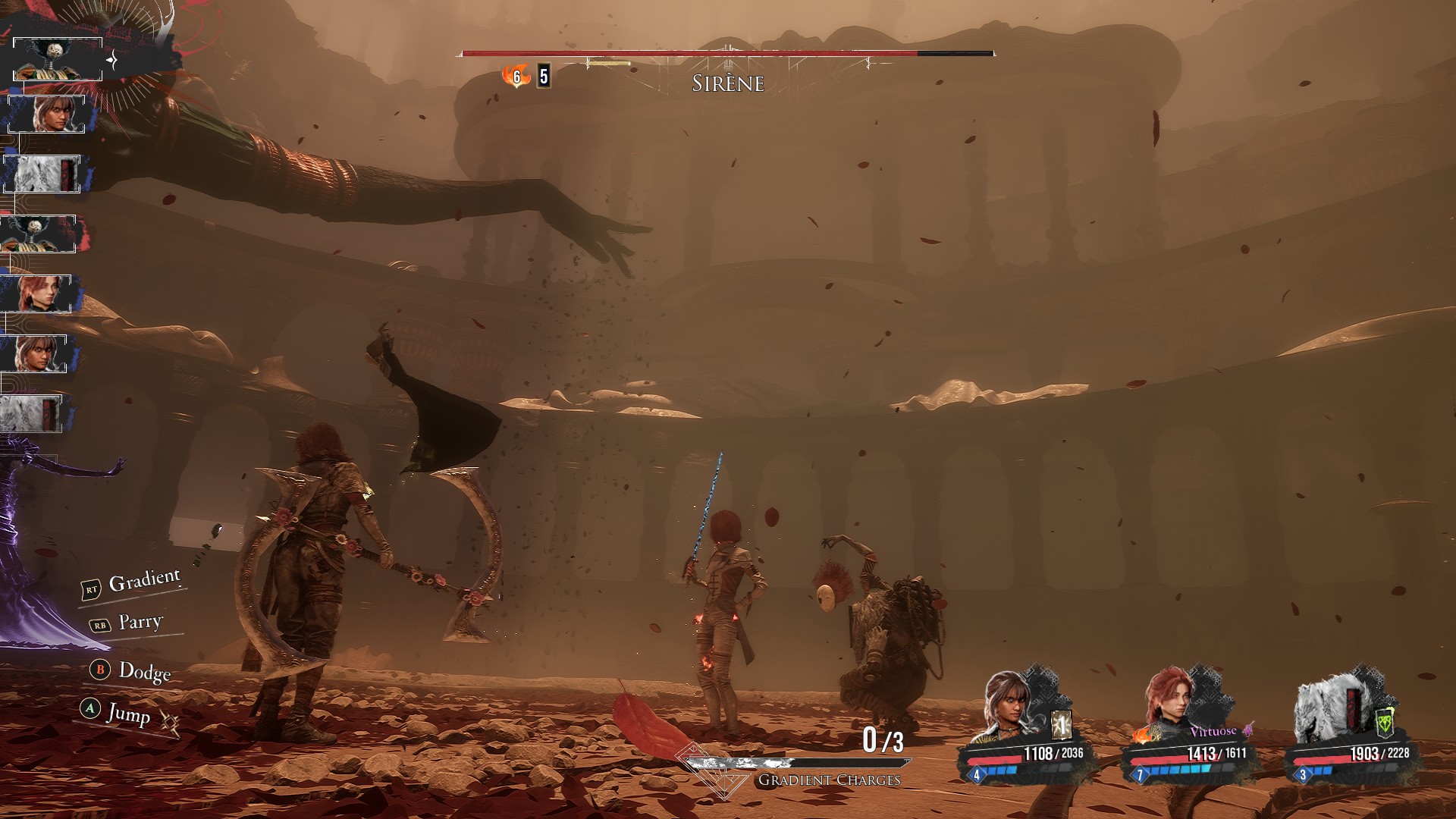Click the burn status icon on Sirène
Image resolution: width=1456 pixels, height=819 pixels.
click(516, 76)
